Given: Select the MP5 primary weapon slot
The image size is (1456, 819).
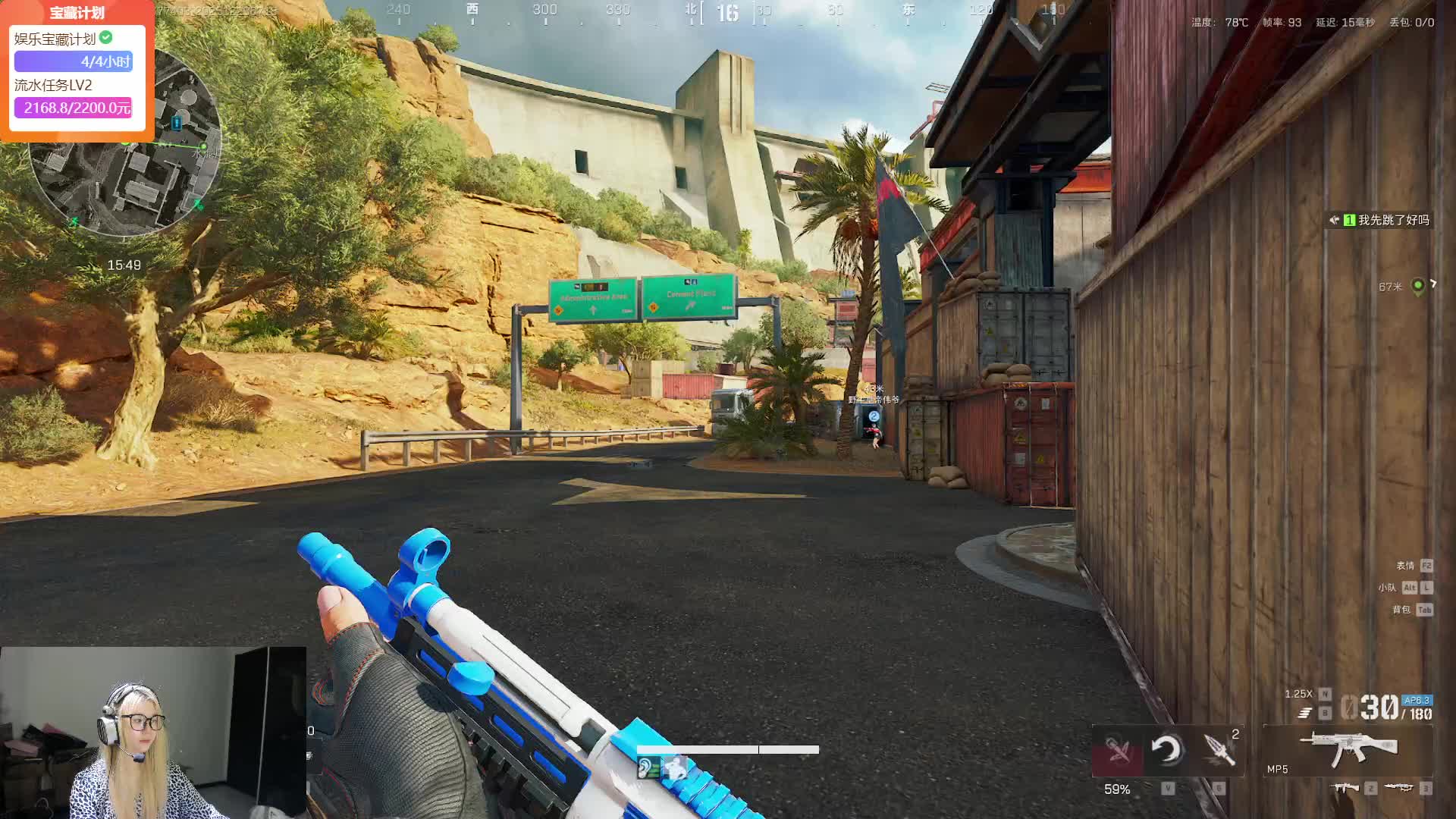Looking at the screenshot, I should (x=1348, y=751).
